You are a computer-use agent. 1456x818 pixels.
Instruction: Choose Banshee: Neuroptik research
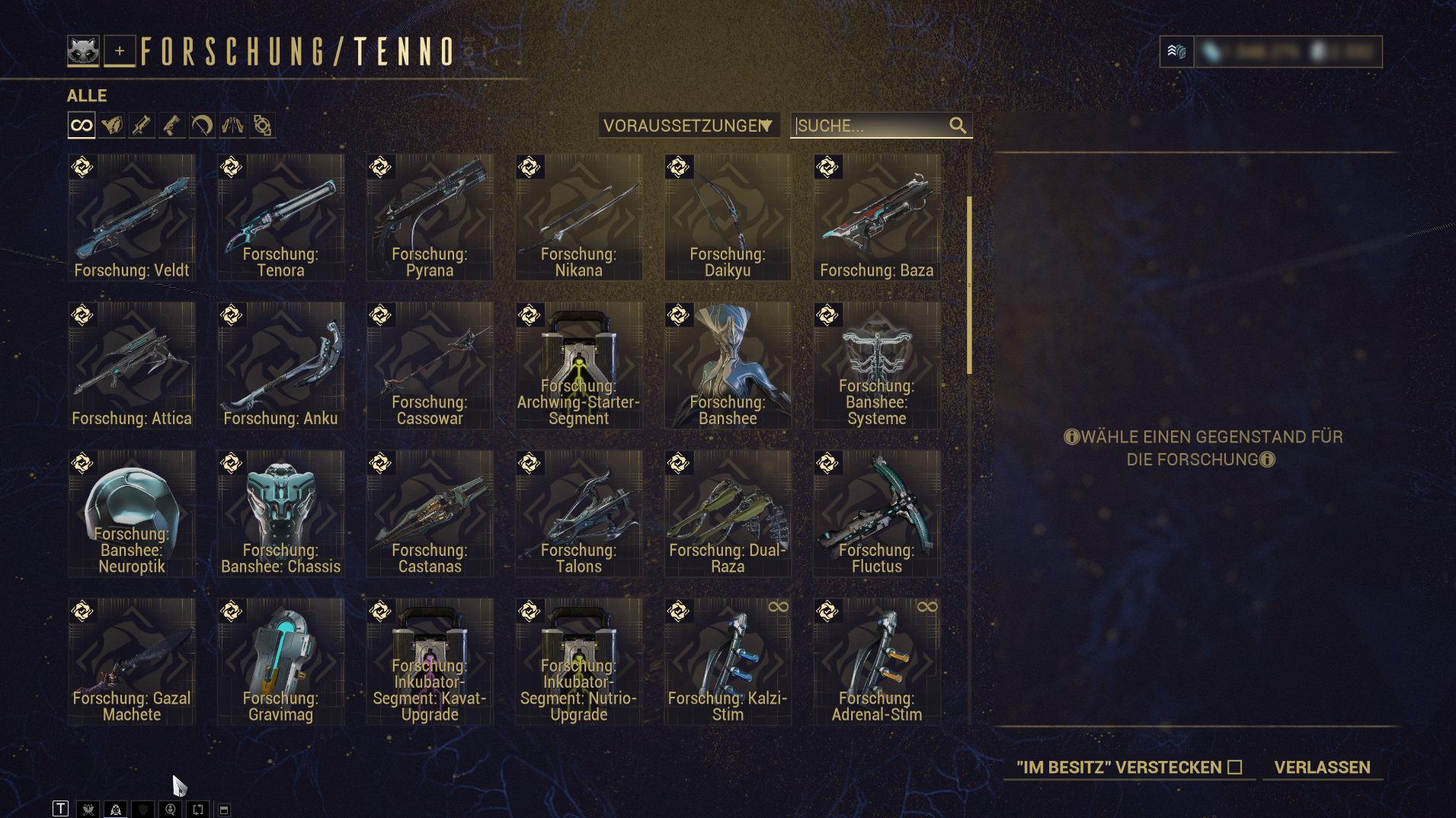coord(132,513)
